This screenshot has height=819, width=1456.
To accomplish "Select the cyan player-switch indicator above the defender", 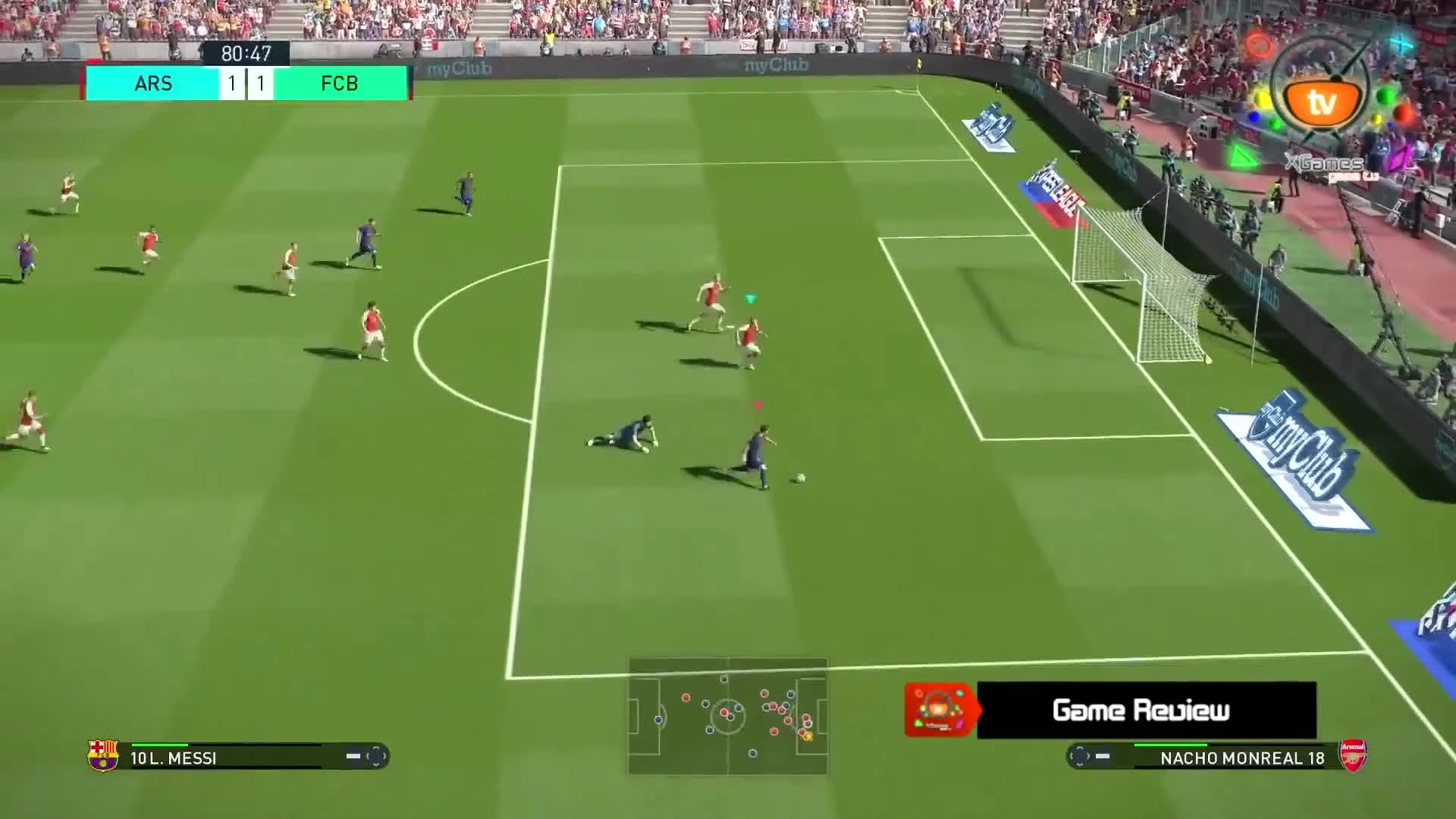I will (x=749, y=299).
